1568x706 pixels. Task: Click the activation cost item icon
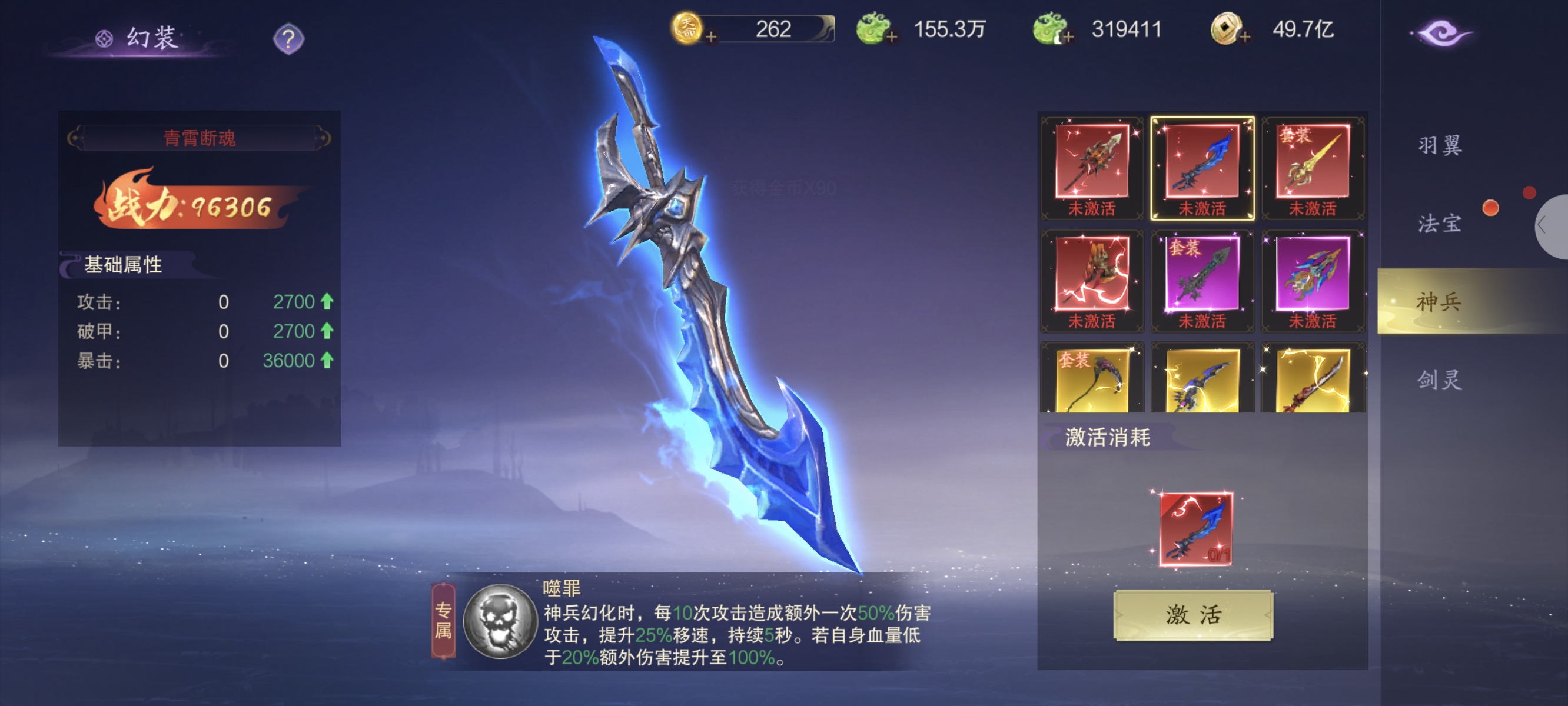[1195, 529]
